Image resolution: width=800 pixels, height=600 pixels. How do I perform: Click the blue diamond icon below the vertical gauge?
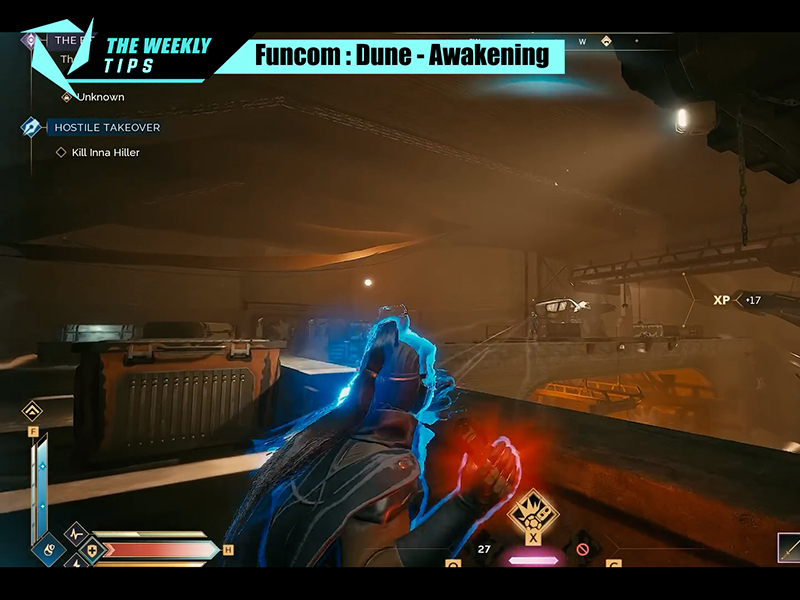tap(46, 548)
